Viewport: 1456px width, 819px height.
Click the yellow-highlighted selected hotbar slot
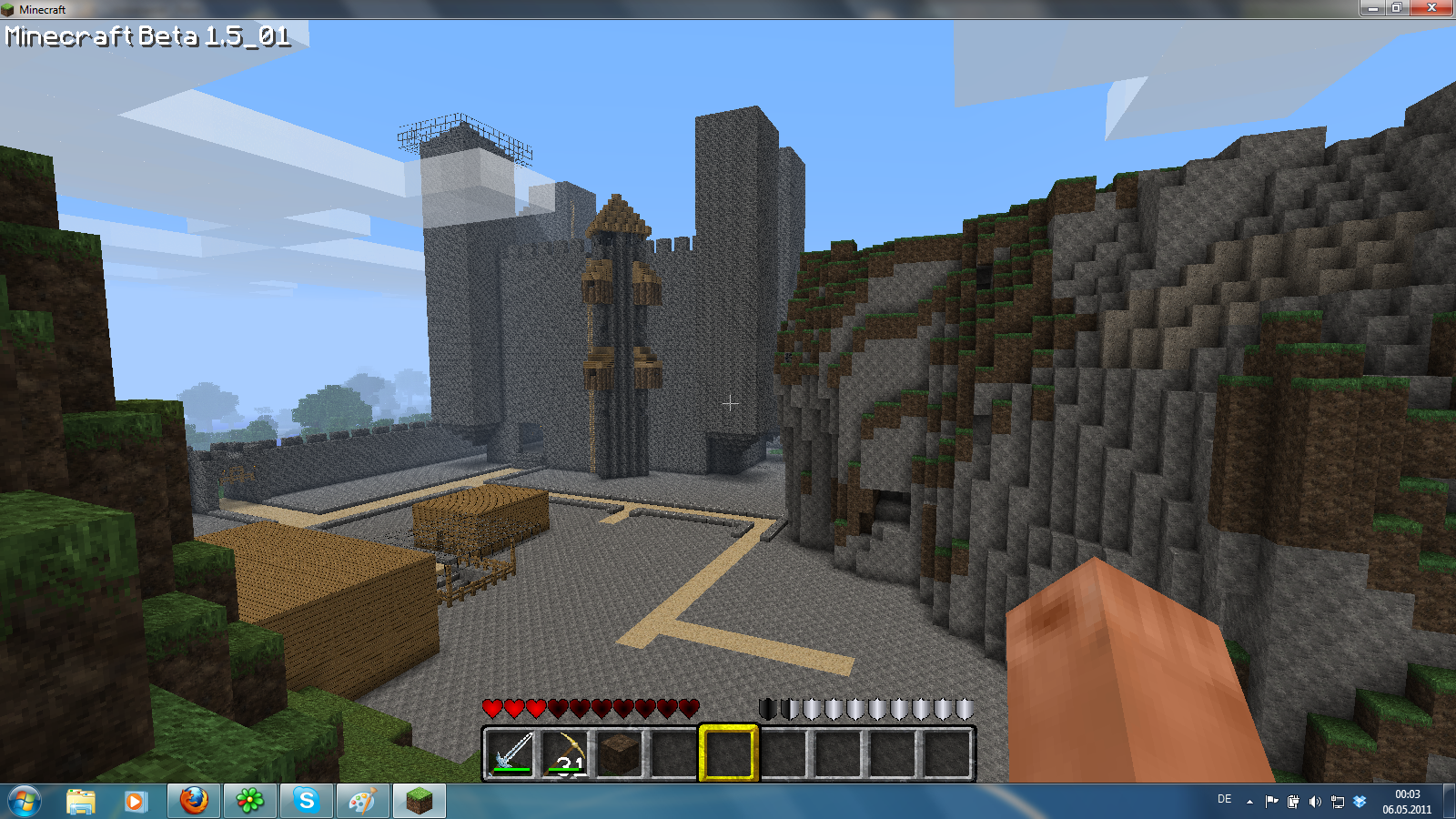(x=728, y=753)
